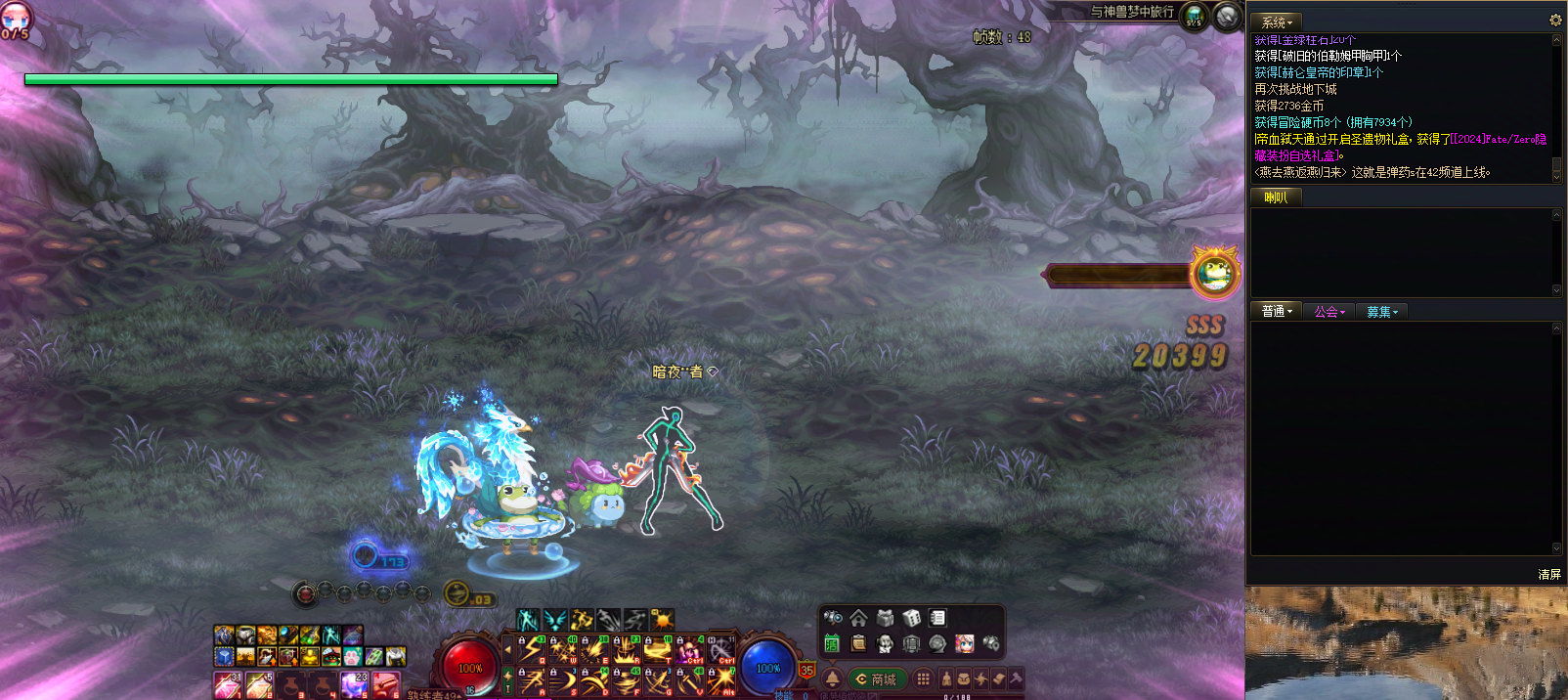Click the house icon in the menu panel
The image size is (1568, 700).
point(858,618)
